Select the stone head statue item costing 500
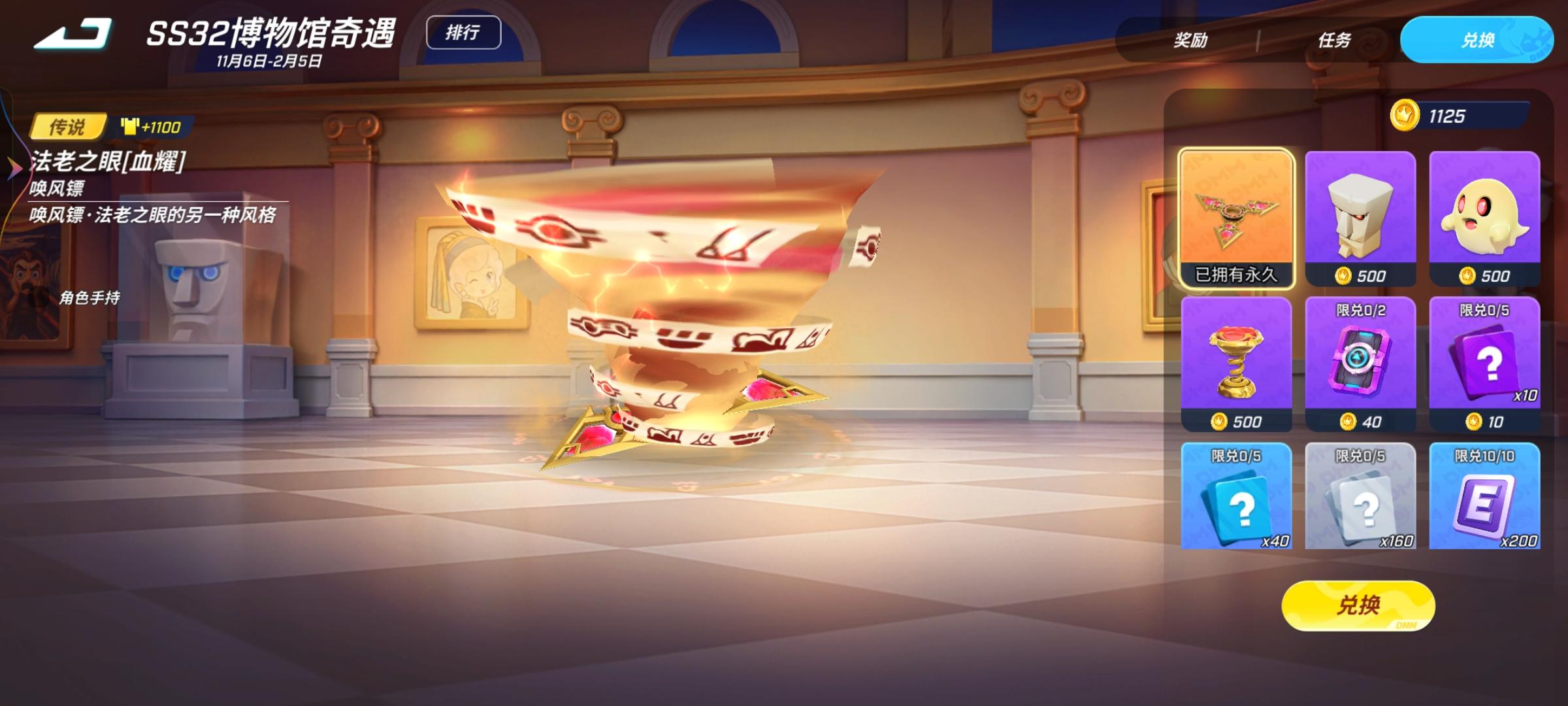Screen dimensions: 1568x706 (x=1360, y=216)
